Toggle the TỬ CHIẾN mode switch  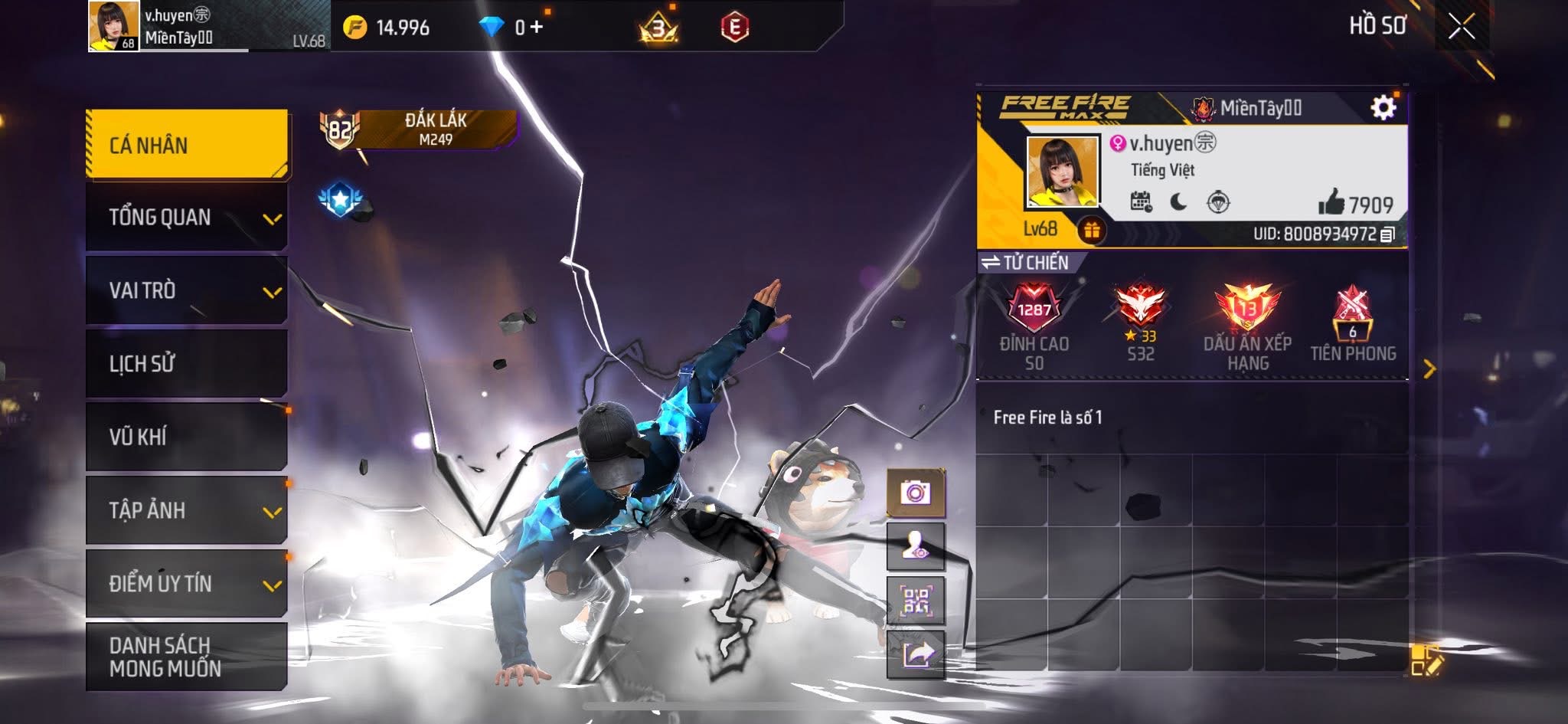[1026, 263]
